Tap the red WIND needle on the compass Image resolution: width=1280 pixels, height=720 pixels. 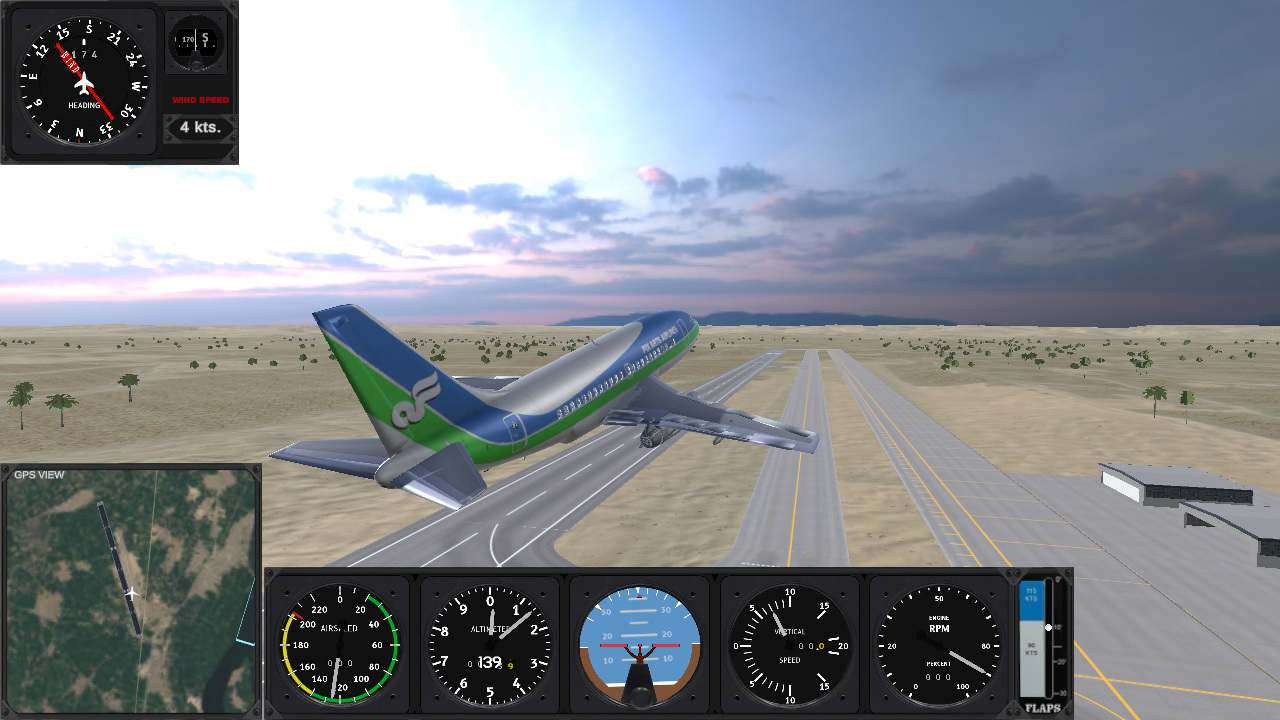(70, 62)
